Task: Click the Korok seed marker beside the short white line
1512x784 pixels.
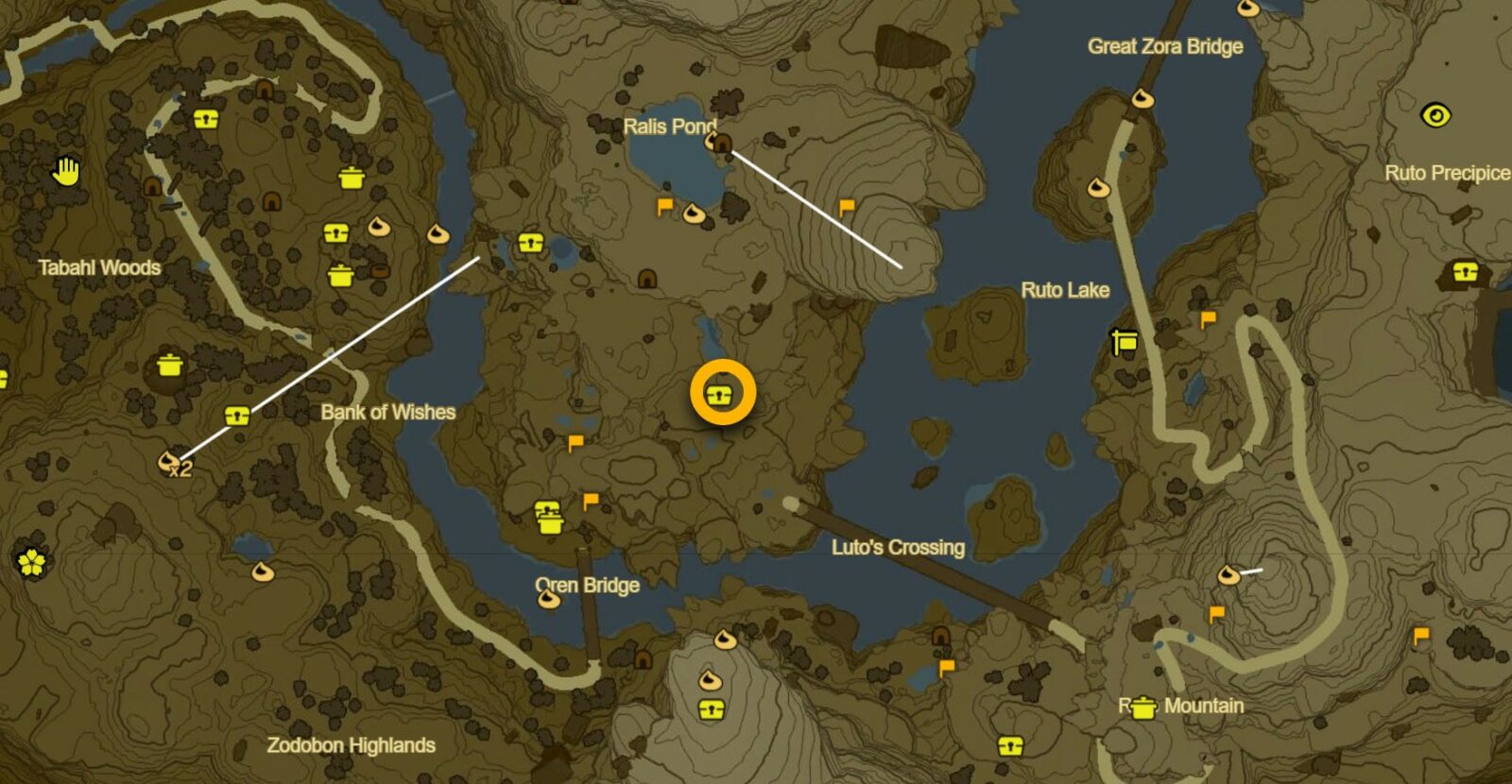Action: pos(1228,573)
